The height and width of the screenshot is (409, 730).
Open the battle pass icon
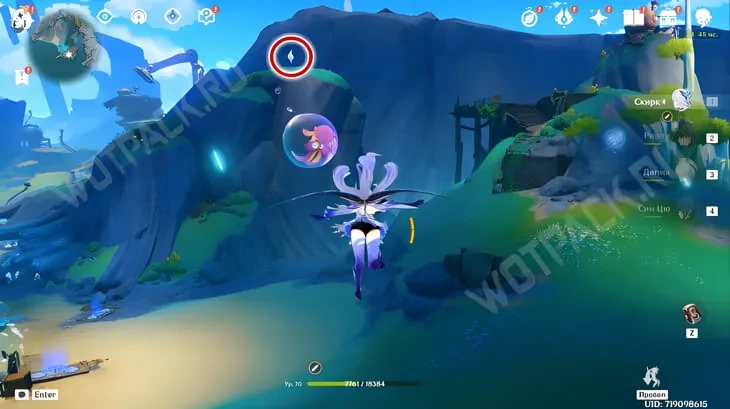click(668, 17)
